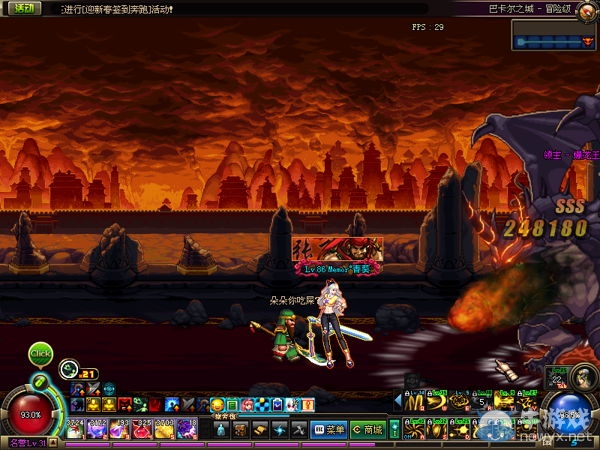
Task: Click the pink-haired girl icon
Action: pos(247,404)
